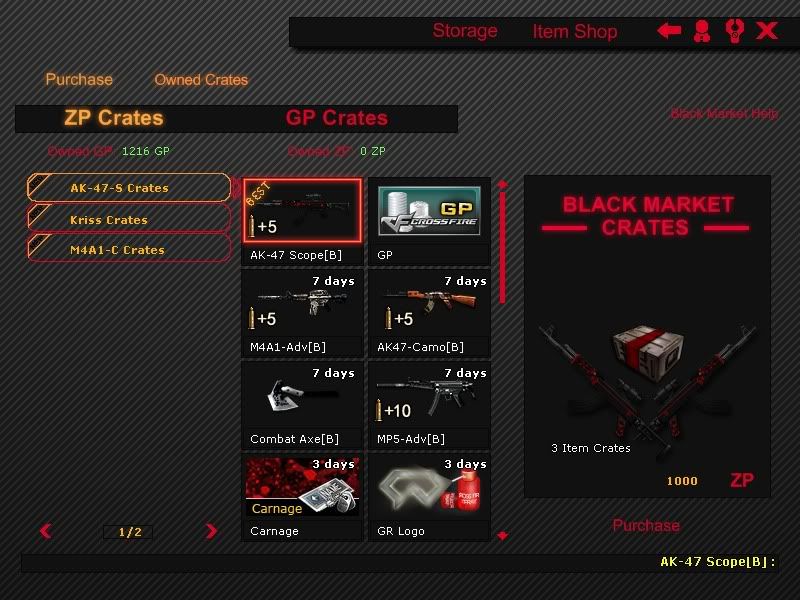This screenshot has height=600, width=800.
Task: Pick the M4A1-C Crates entry
Action: point(129,250)
